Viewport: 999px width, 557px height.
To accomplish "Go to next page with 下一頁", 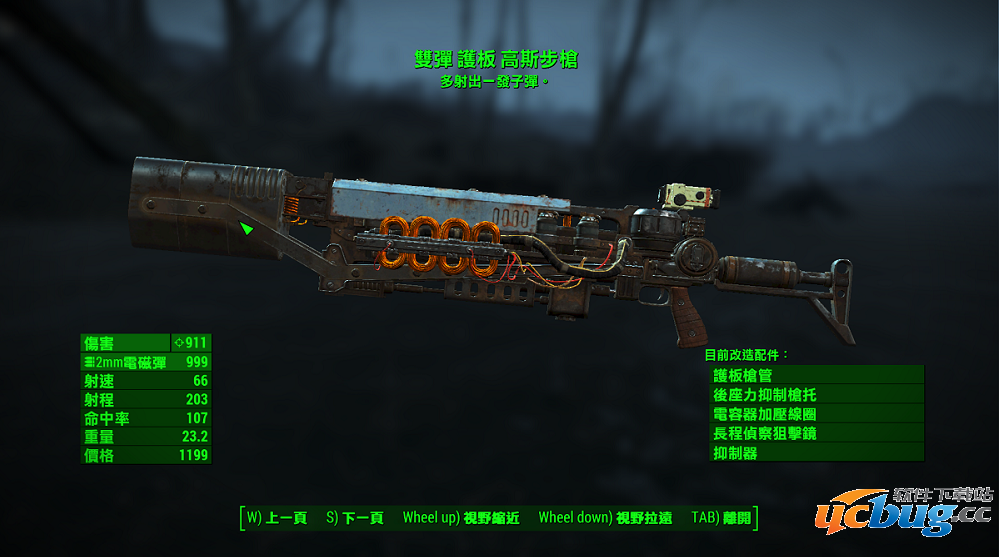I will coord(354,518).
